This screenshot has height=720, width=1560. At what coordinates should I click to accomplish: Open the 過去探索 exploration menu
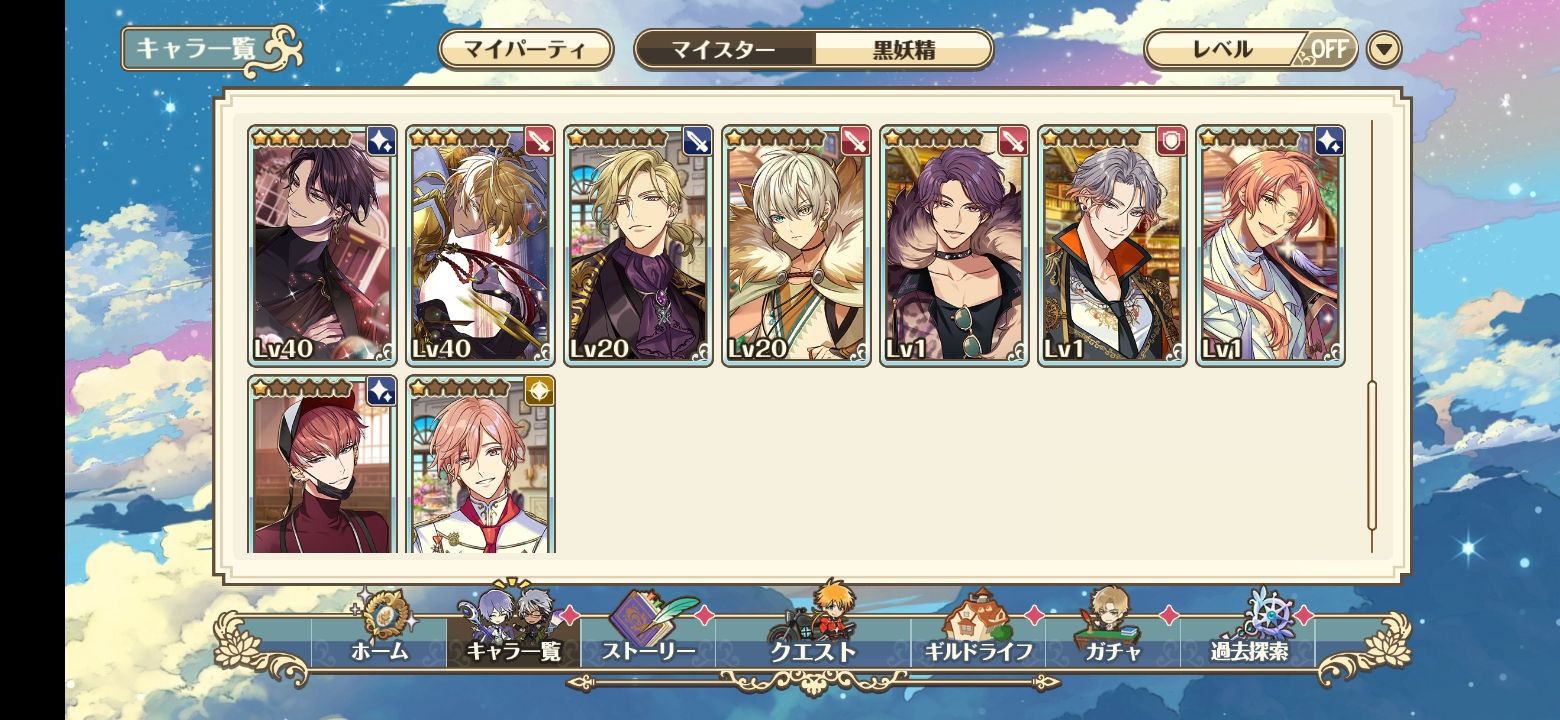pos(1248,640)
